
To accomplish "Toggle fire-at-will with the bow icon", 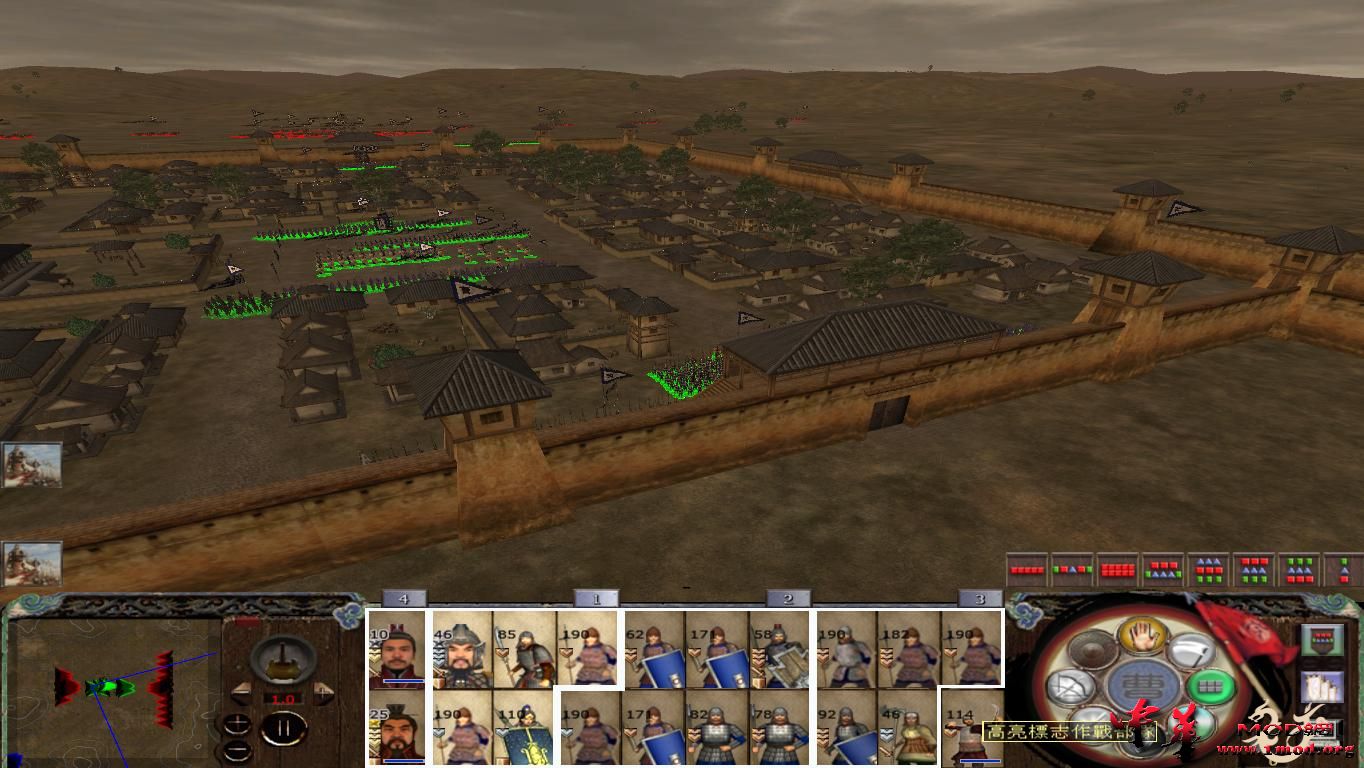I will click(1069, 686).
